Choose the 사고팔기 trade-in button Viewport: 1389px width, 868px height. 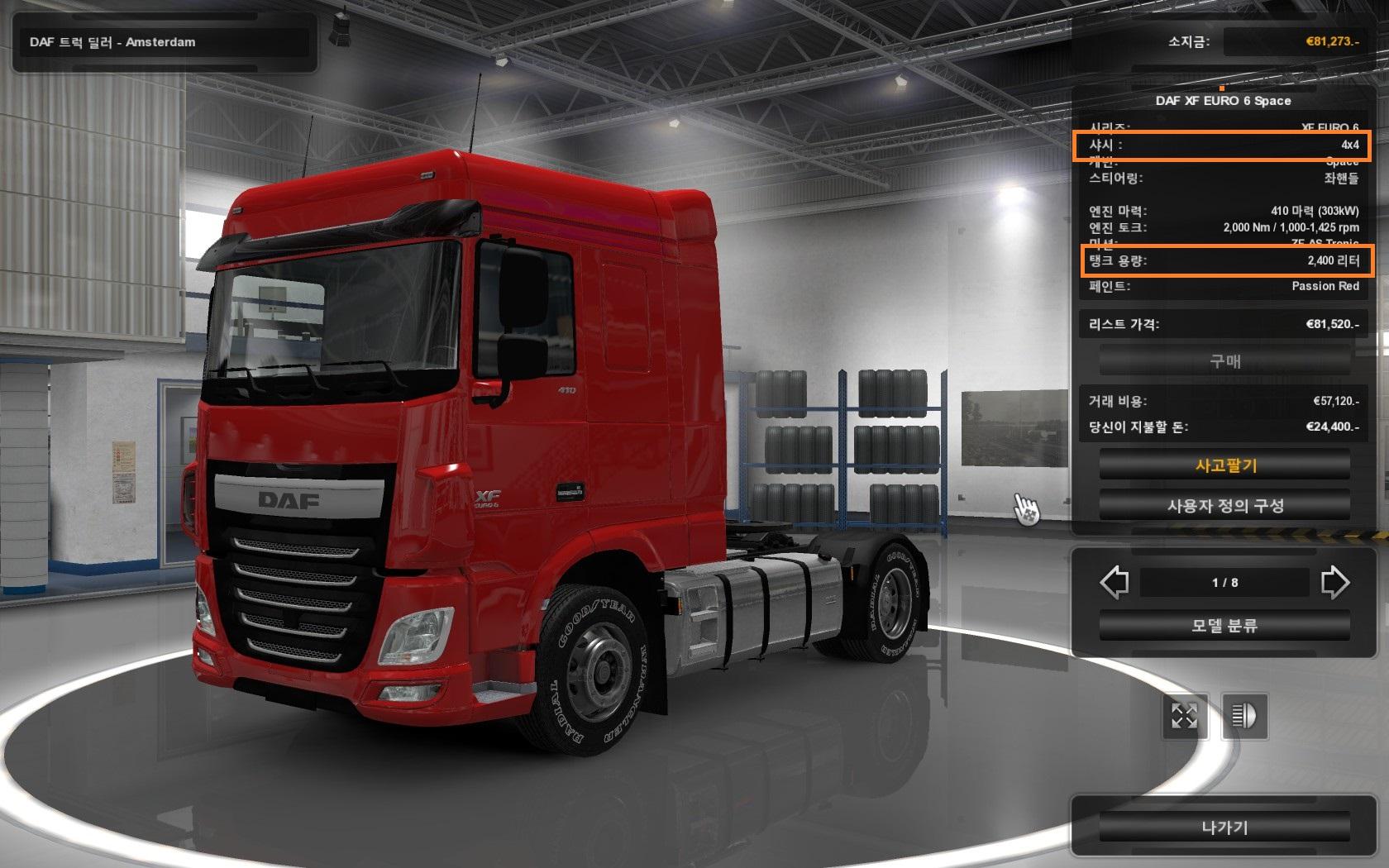coord(1224,465)
